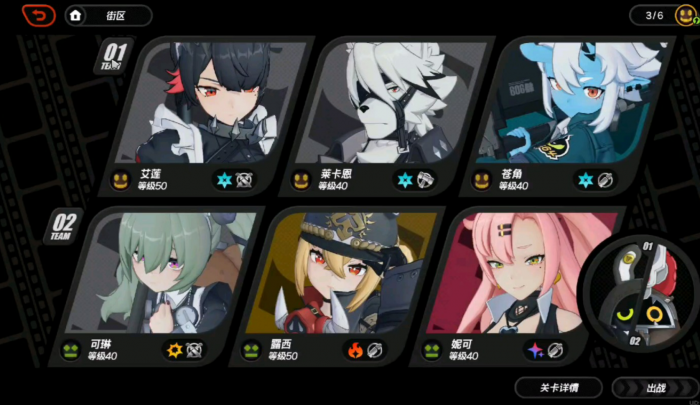Image resolution: width=700 pixels, height=405 pixels.
Task: Open the Bangboo selection circle
Action: [640, 290]
